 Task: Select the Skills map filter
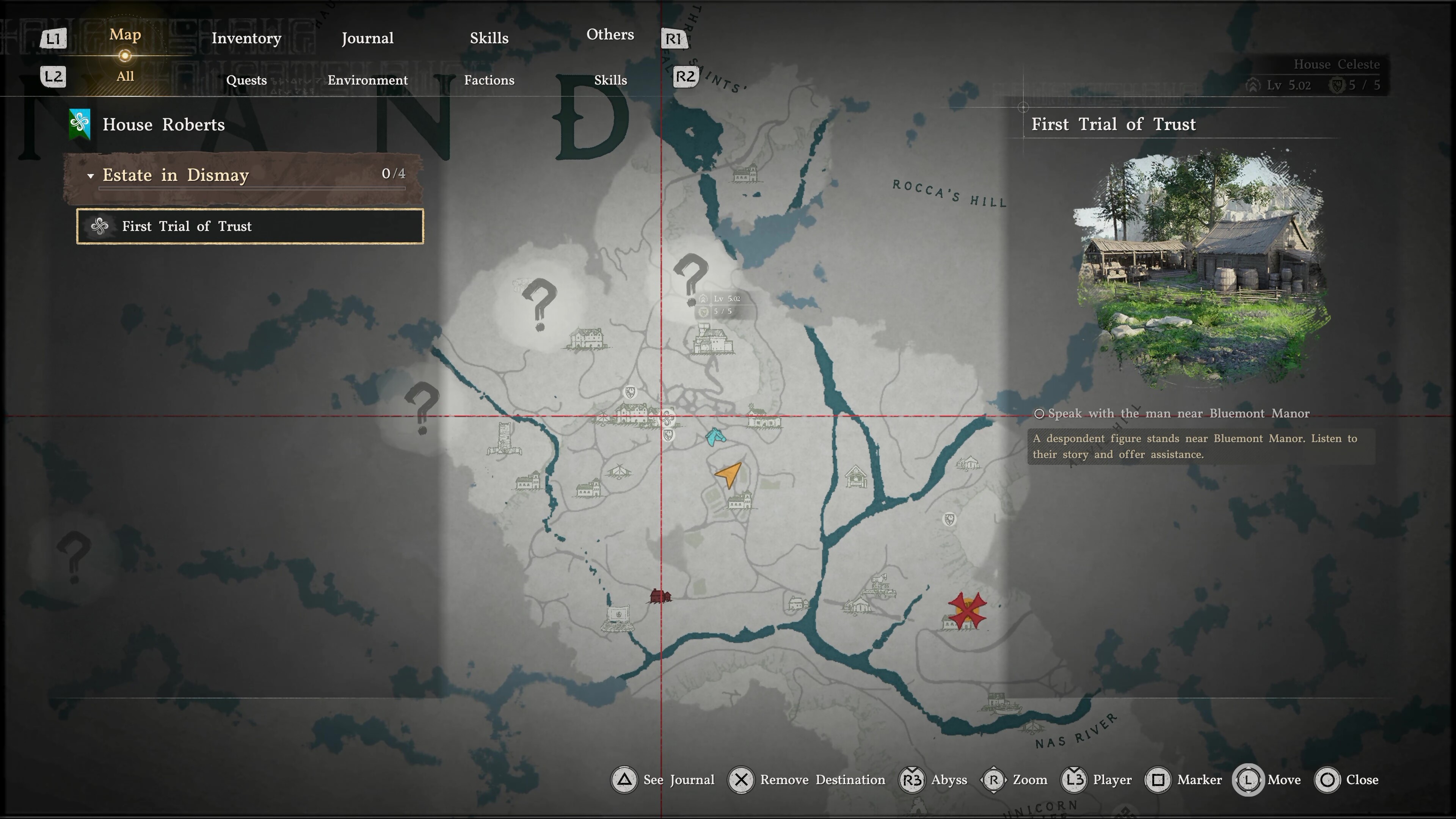pos(610,80)
